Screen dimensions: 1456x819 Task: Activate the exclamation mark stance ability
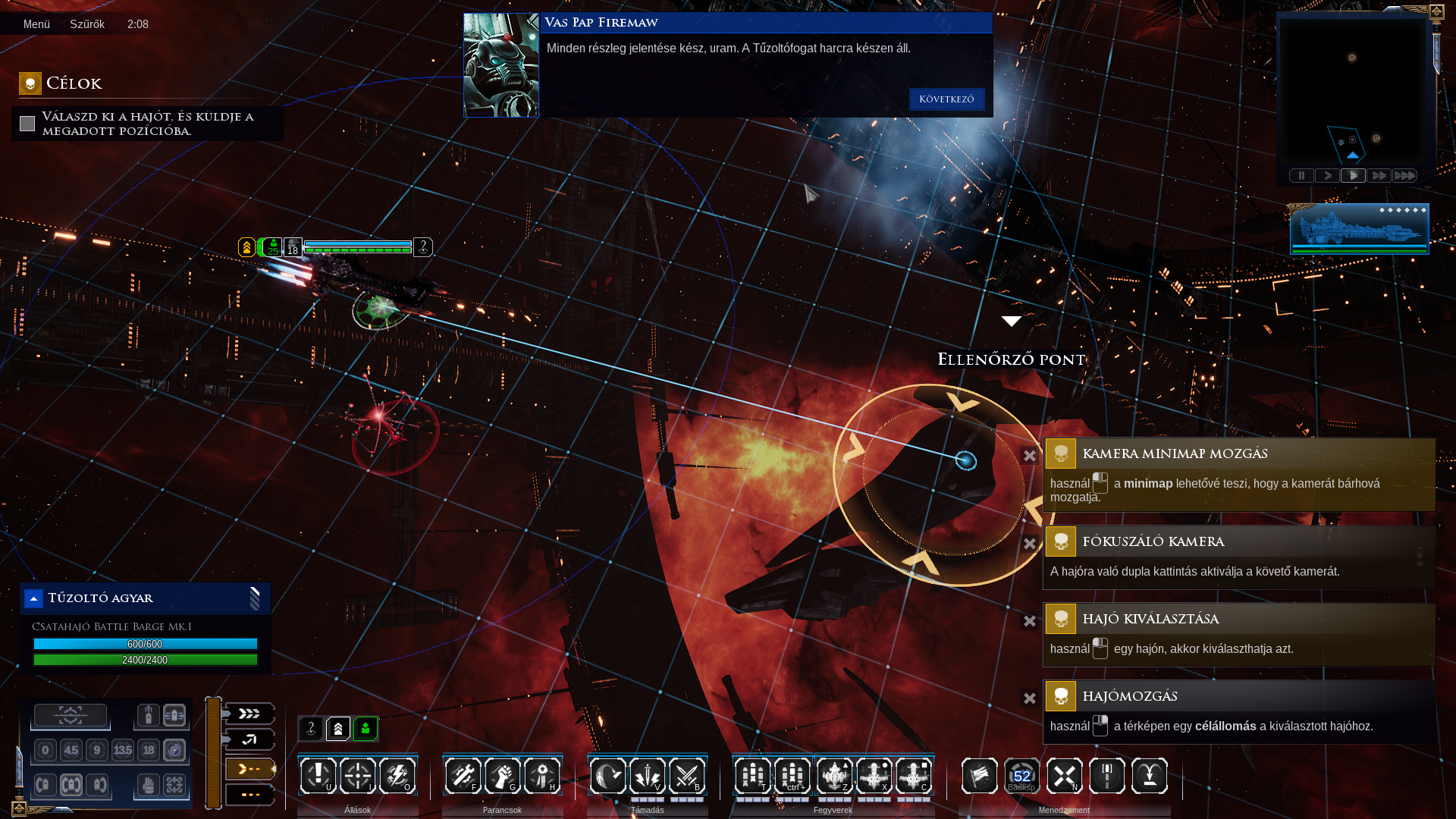click(318, 776)
